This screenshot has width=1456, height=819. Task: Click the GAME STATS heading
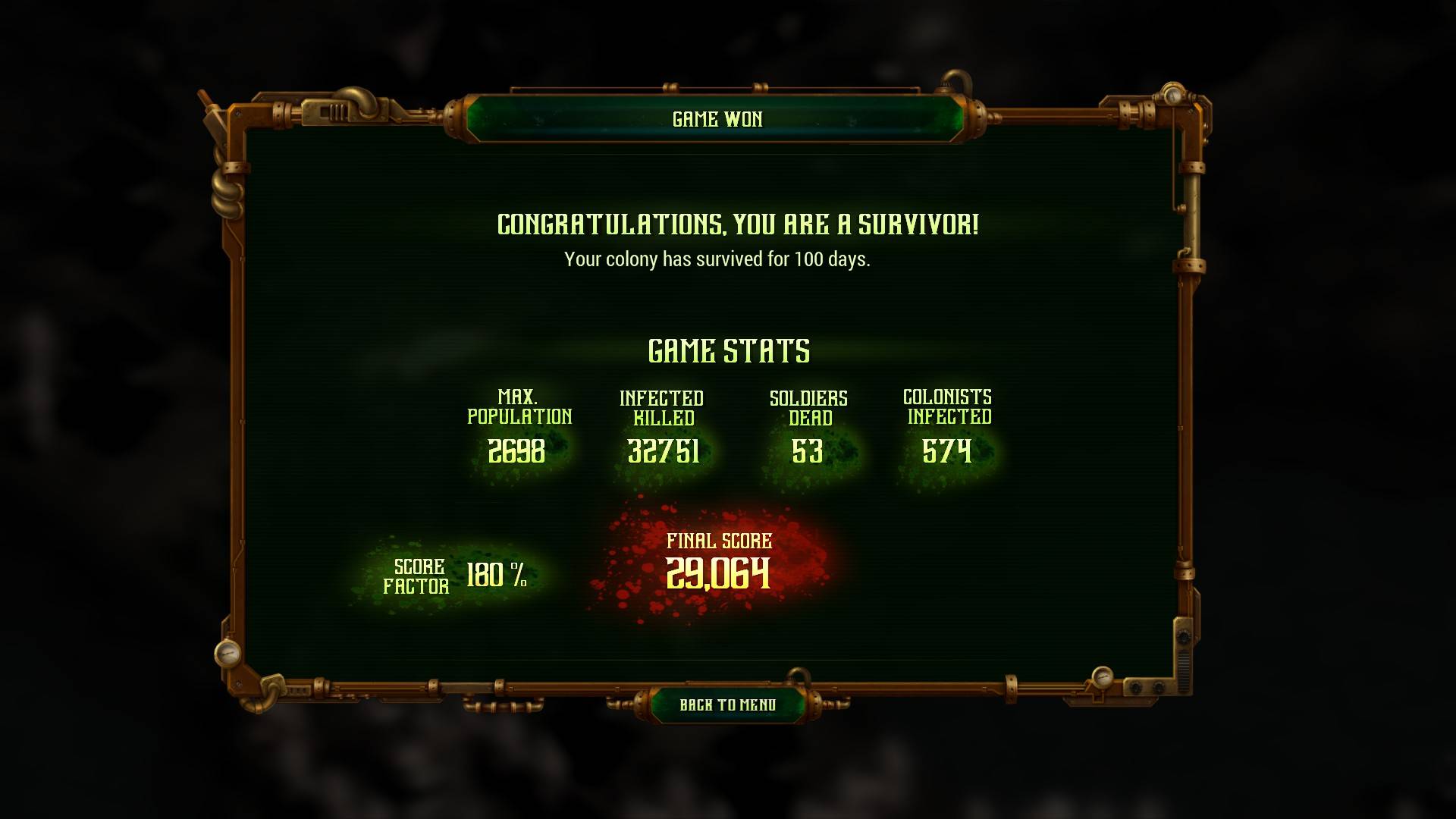729,350
